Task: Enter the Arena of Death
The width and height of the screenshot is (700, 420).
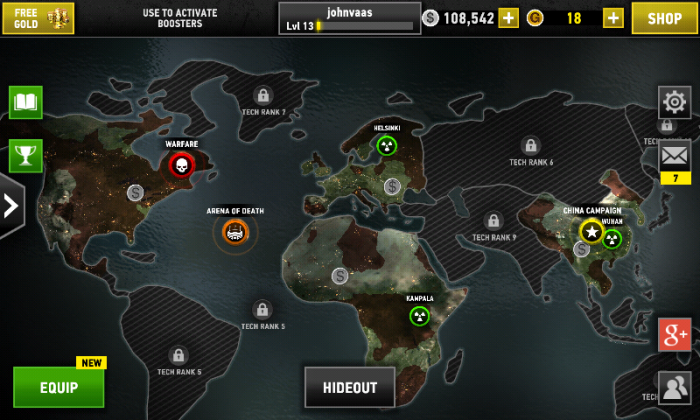Action: pyautogui.click(x=235, y=233)
